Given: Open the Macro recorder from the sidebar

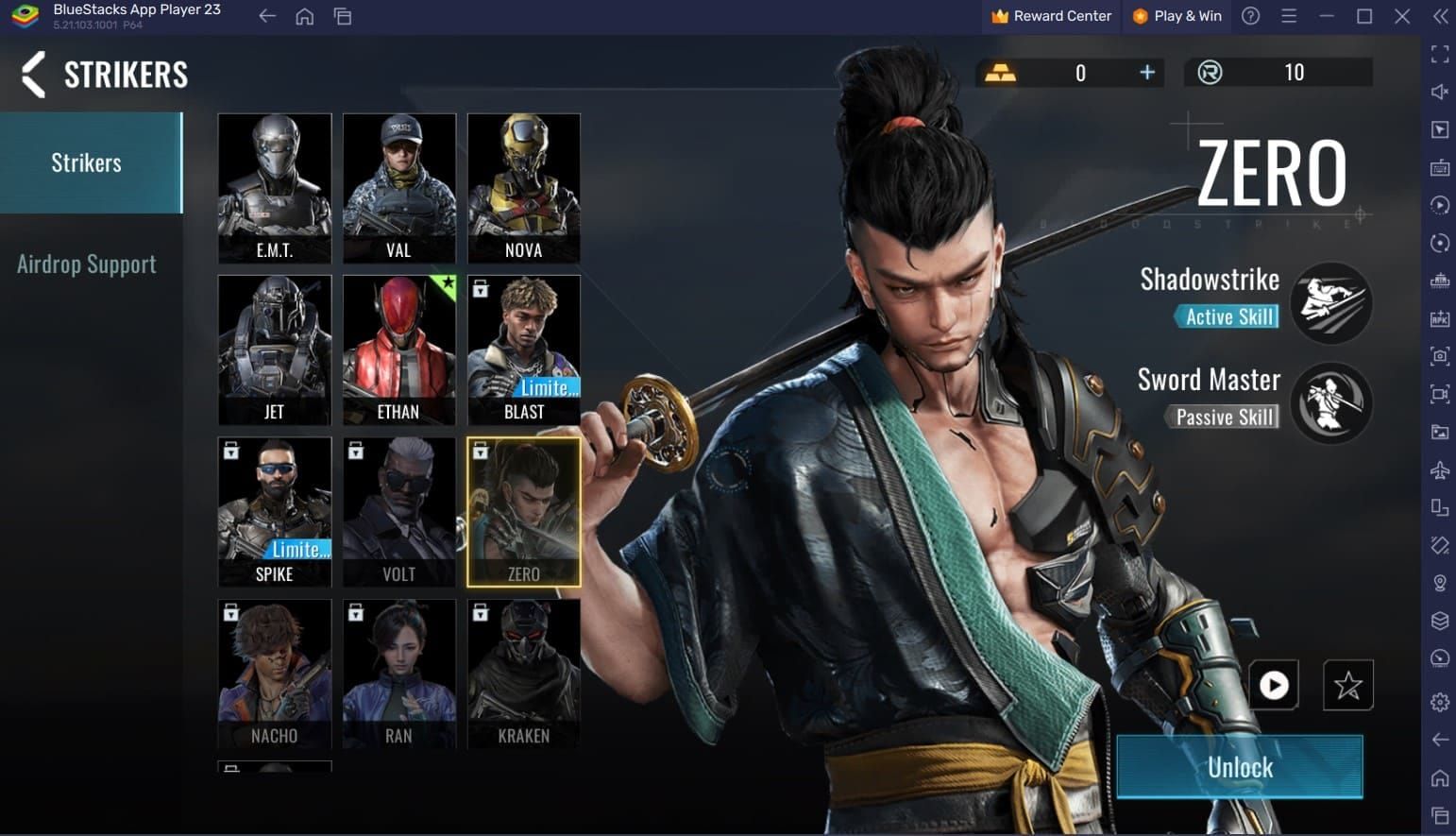Looking at the screenshot, I should pos(1440,204).
